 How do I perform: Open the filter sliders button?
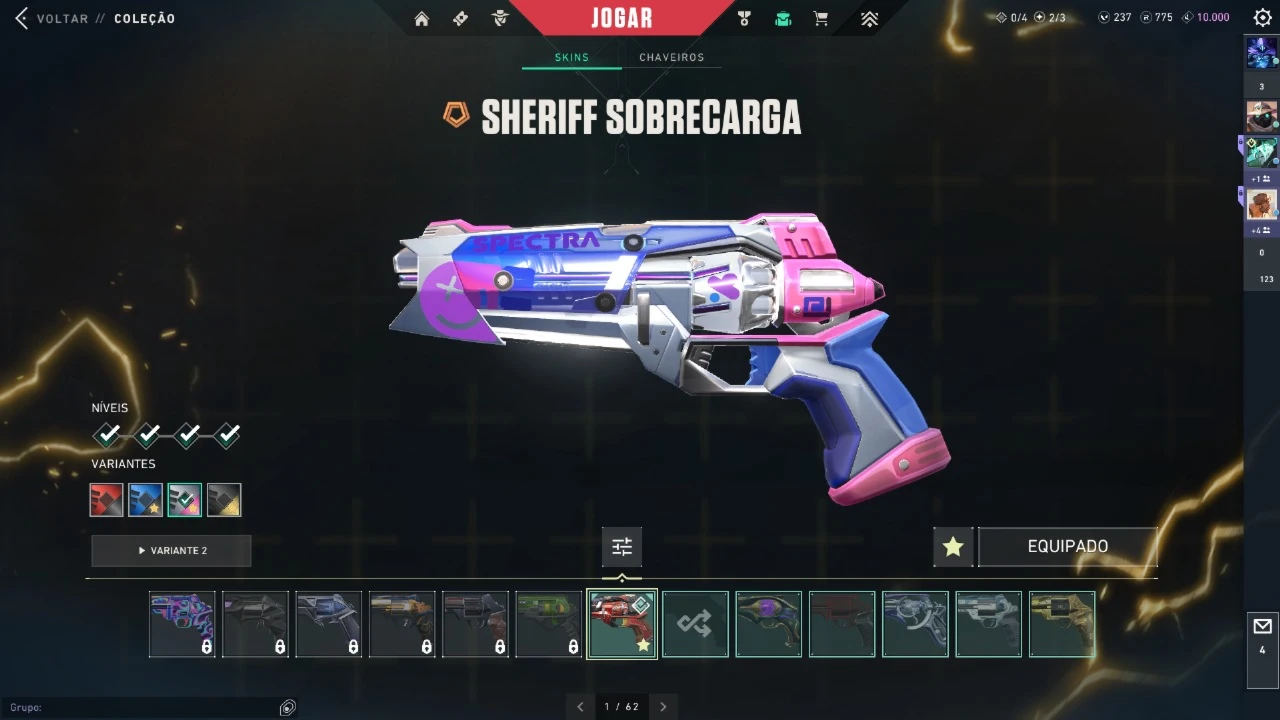(622, 547)
